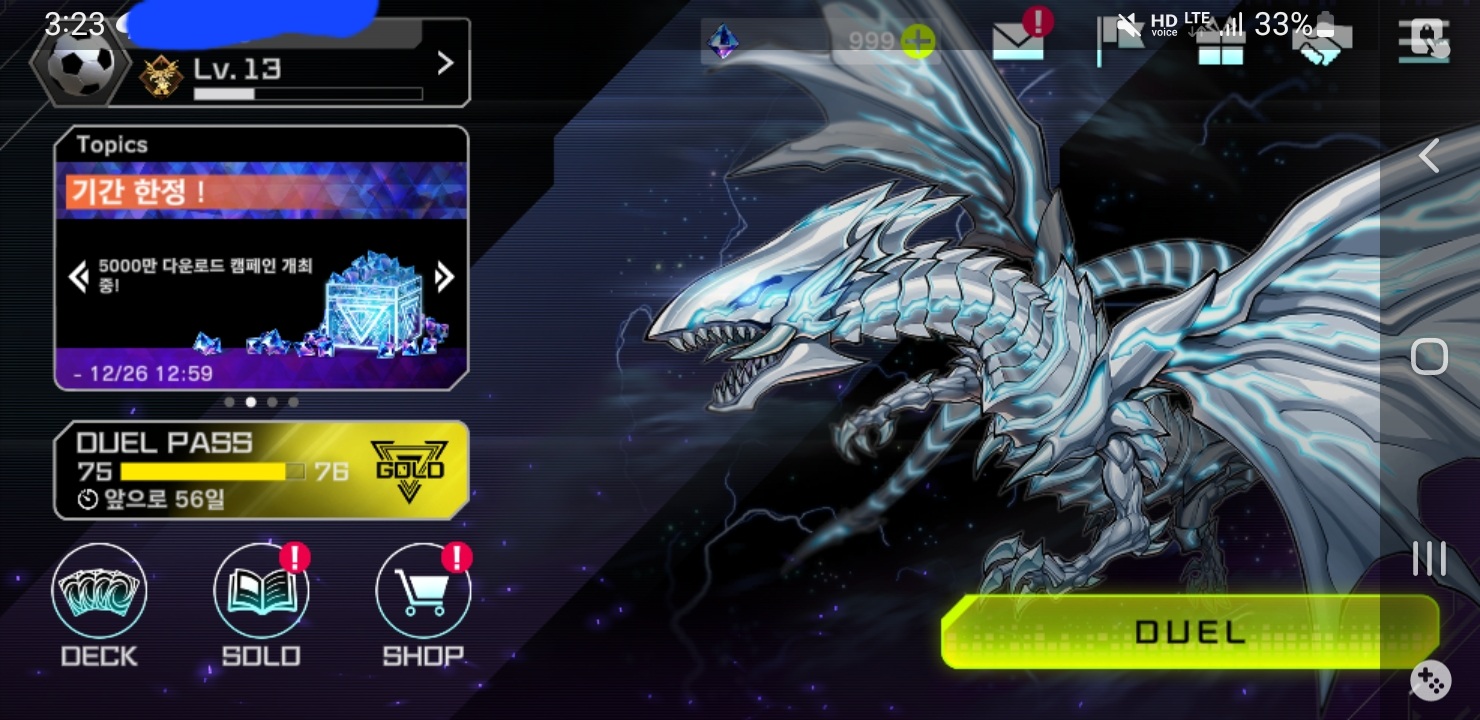Open the top-right hamburger submenu

click(1423, 42)
